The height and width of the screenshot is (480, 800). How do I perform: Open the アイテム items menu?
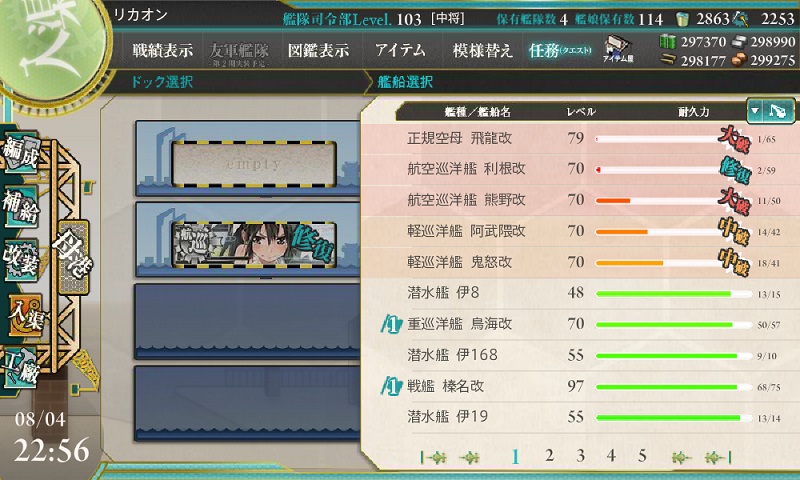[400, 50]
